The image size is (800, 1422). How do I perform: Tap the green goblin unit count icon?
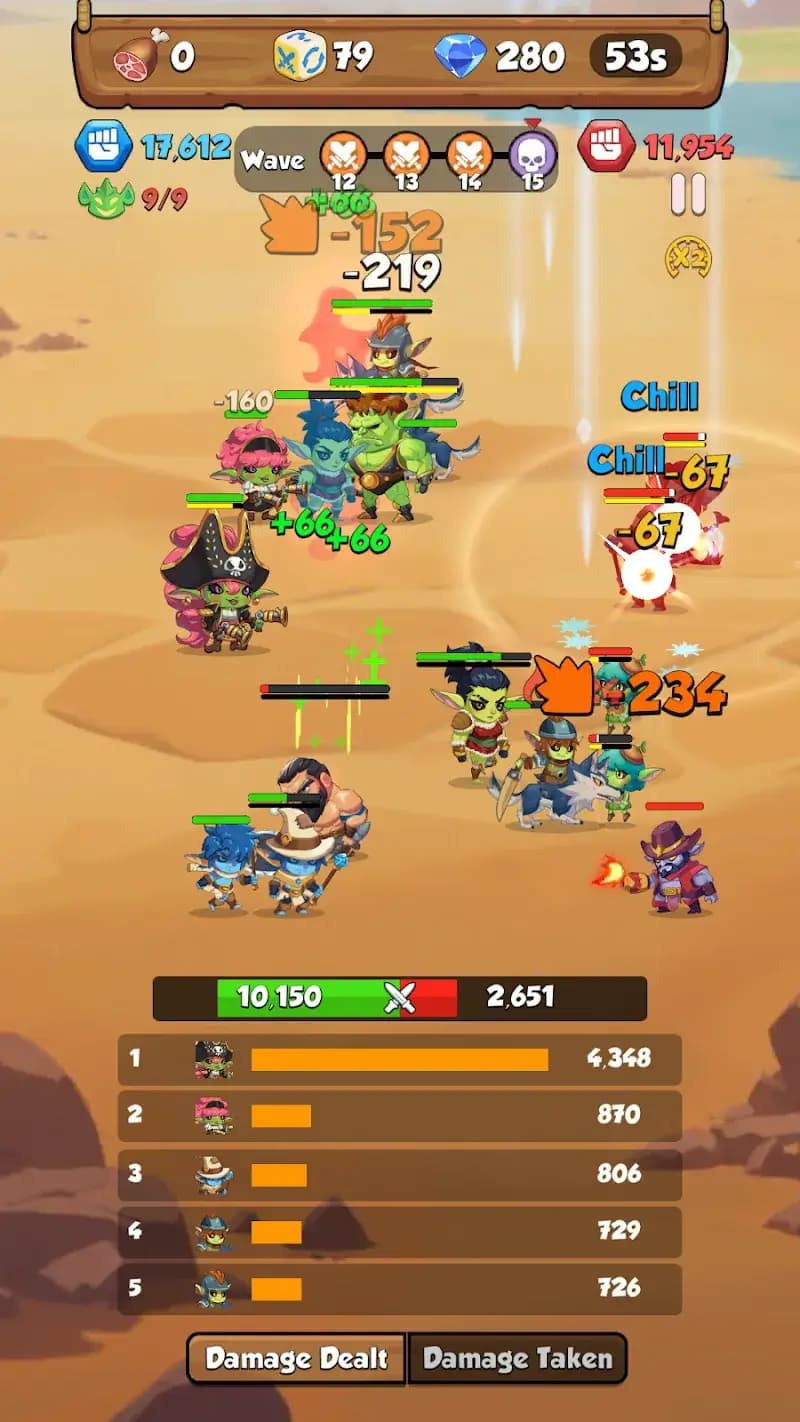(x=105, y=198)
